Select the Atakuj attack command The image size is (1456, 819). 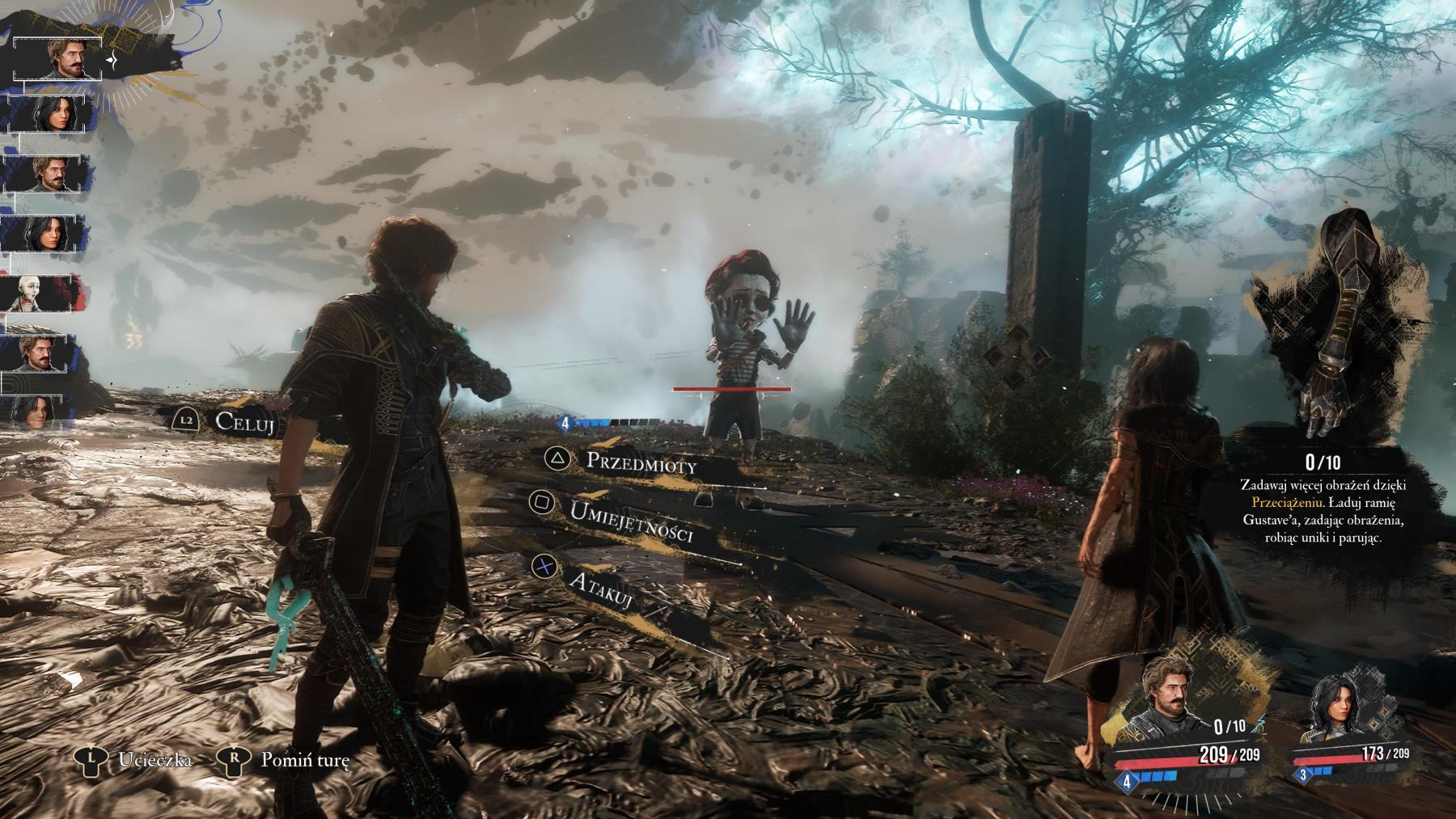[x=600, y=590]
